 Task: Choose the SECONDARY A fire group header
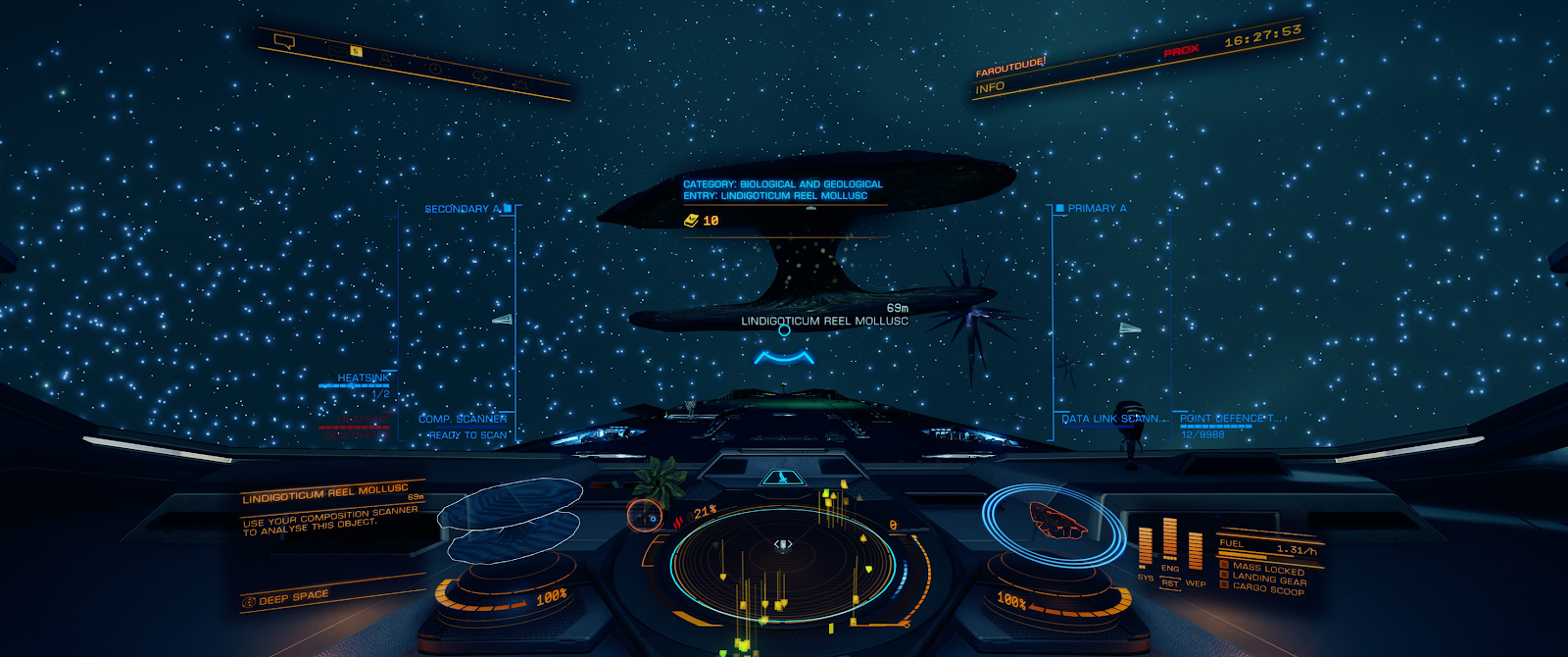tap(463, 209)
